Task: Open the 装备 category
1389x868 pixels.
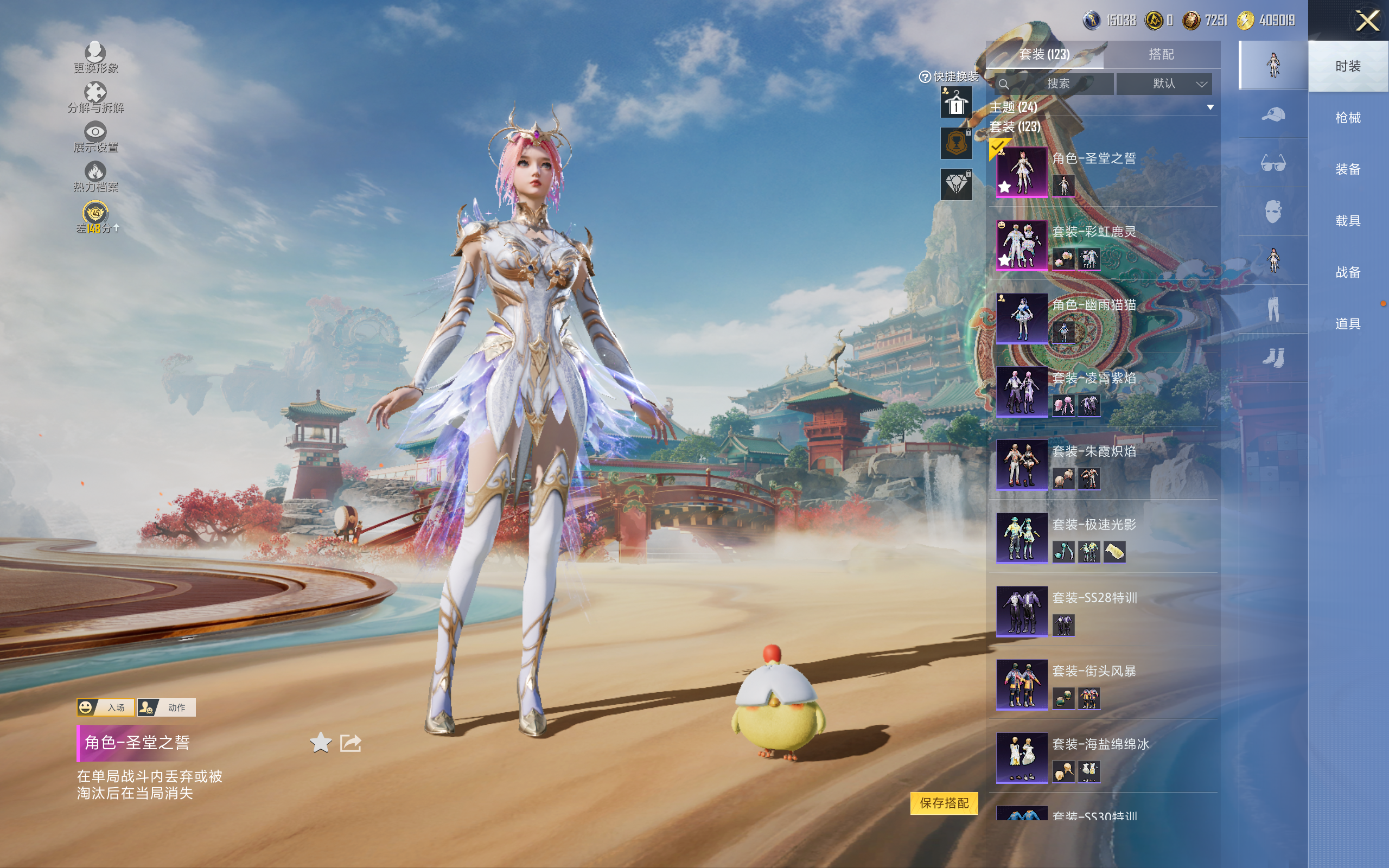Action: (1347, 169)
